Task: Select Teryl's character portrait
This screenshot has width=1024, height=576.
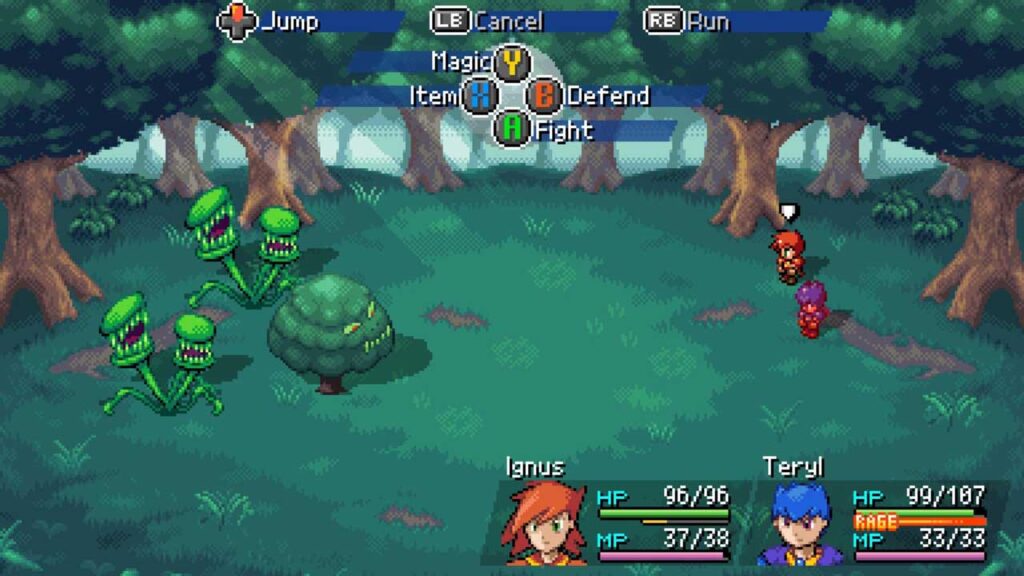Action: pyautogui.click(x=798, y=523)
